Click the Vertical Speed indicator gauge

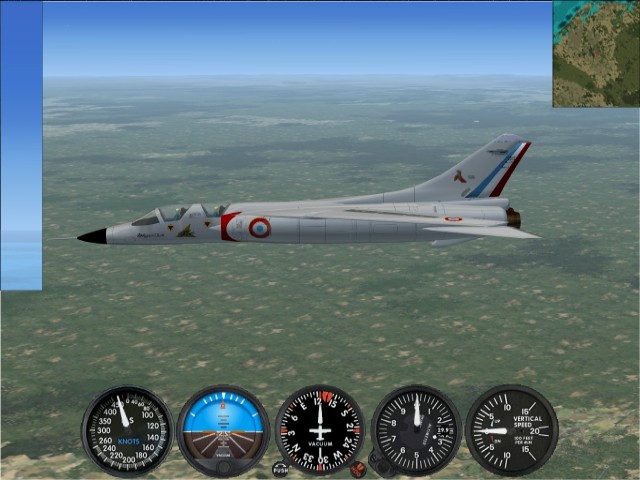coord(511,430)
